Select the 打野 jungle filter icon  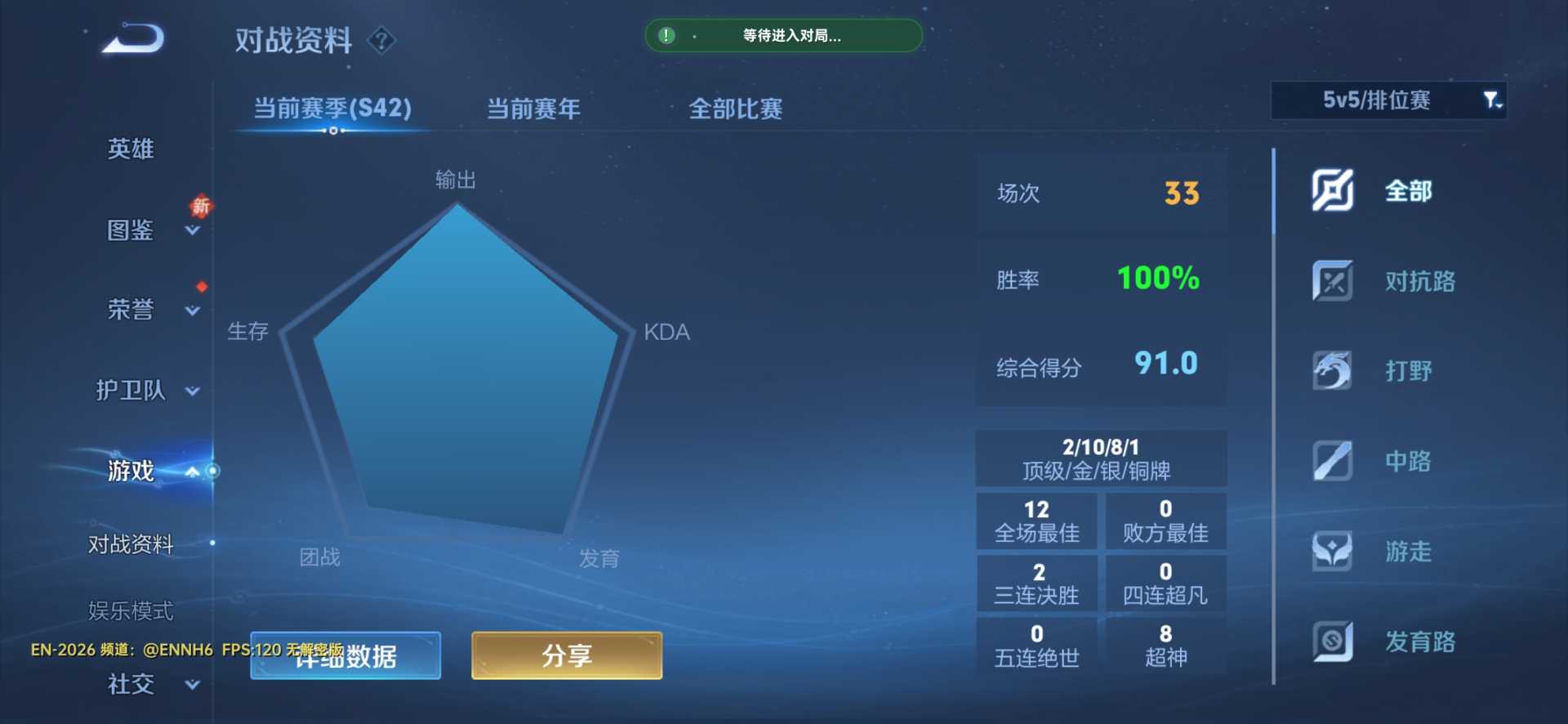[1331, 371]
